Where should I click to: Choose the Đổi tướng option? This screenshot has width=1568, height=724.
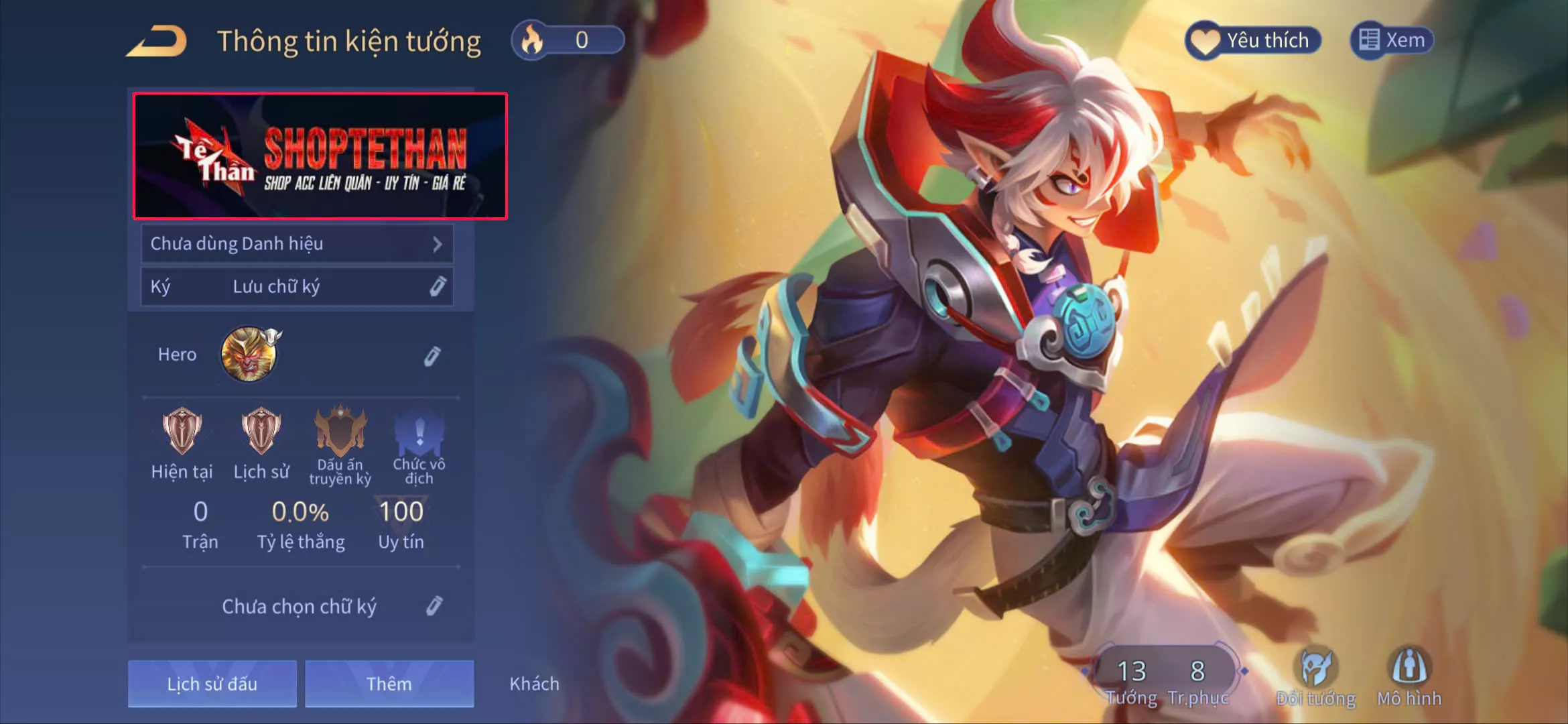[x=1315, y=676]
